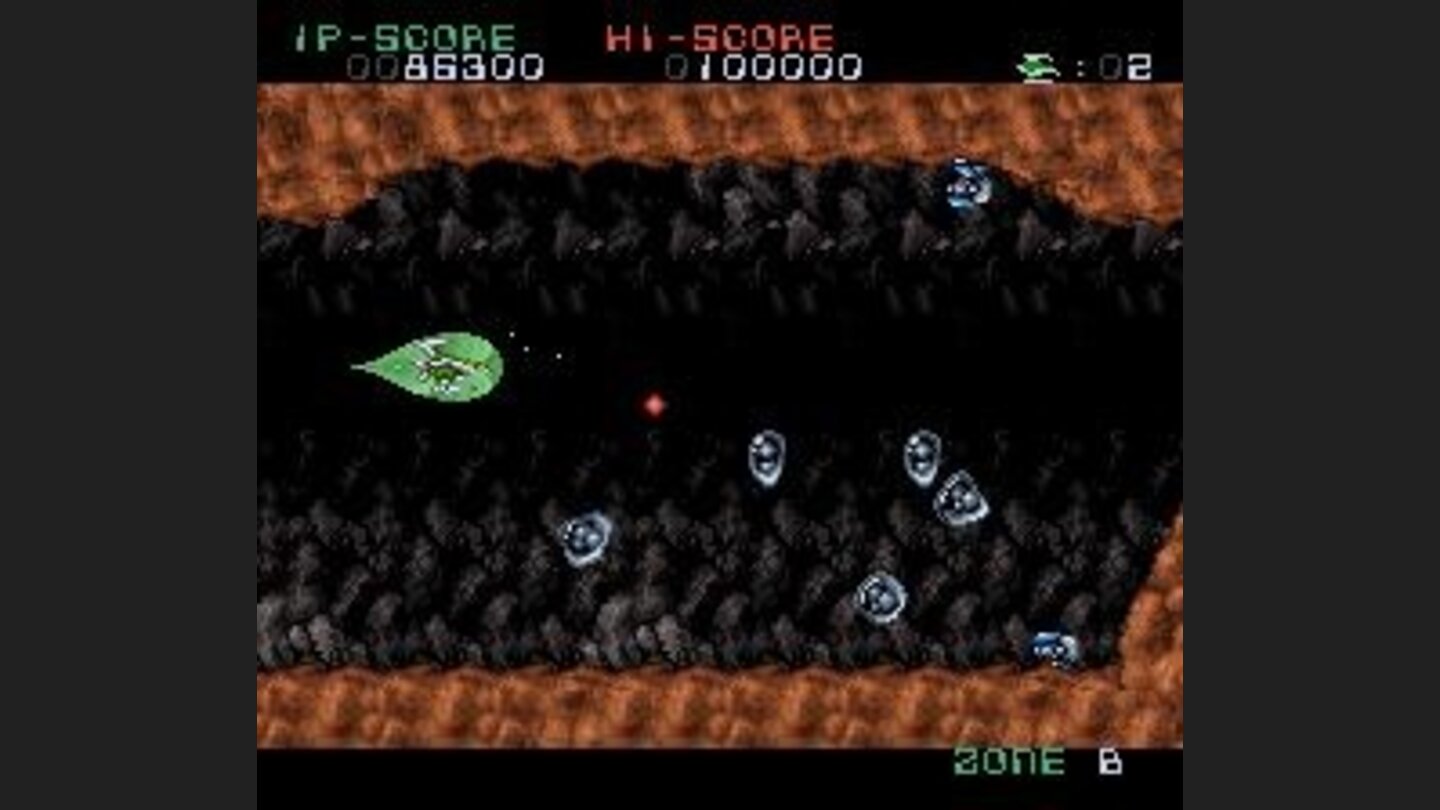The width and height of the screenshot is (1440, 810).
Task: Select the pair of clustered enemy pods
Action: click(940, 478)
